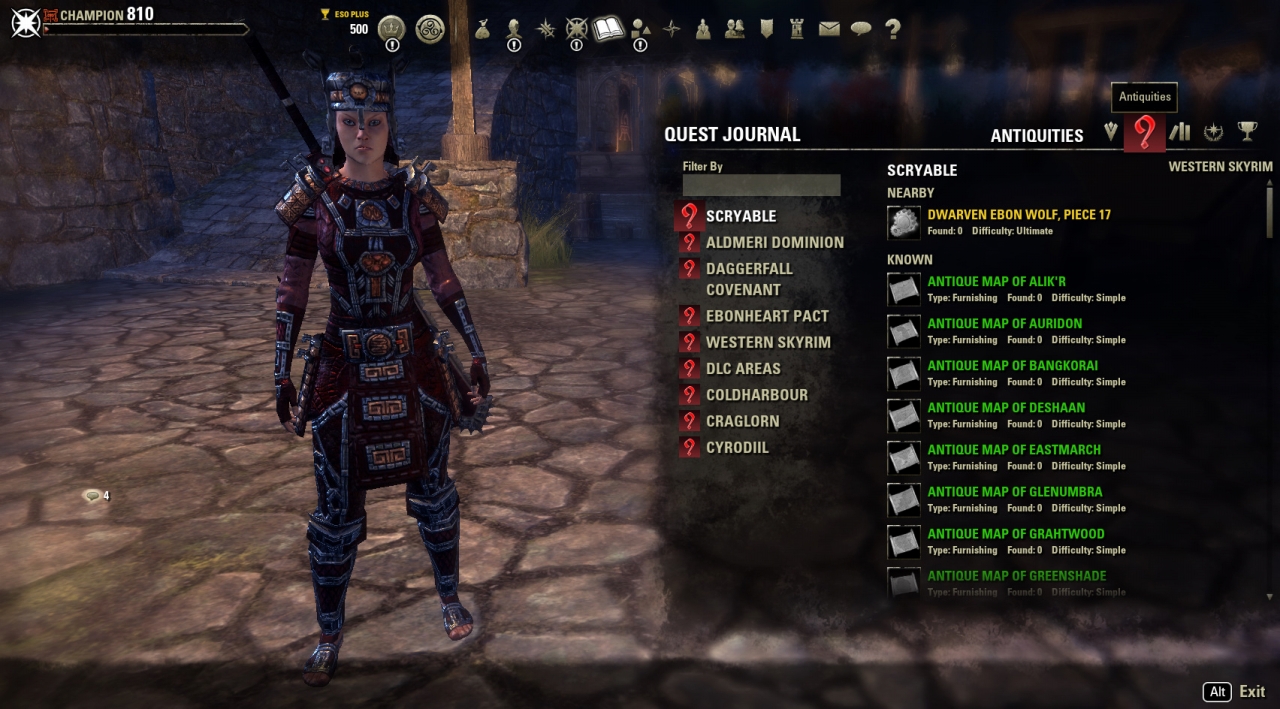Select Dwarven Ebon Wolf, Piece 17
Viewport: 1280px width, 709px height.
coord(1018,215)
